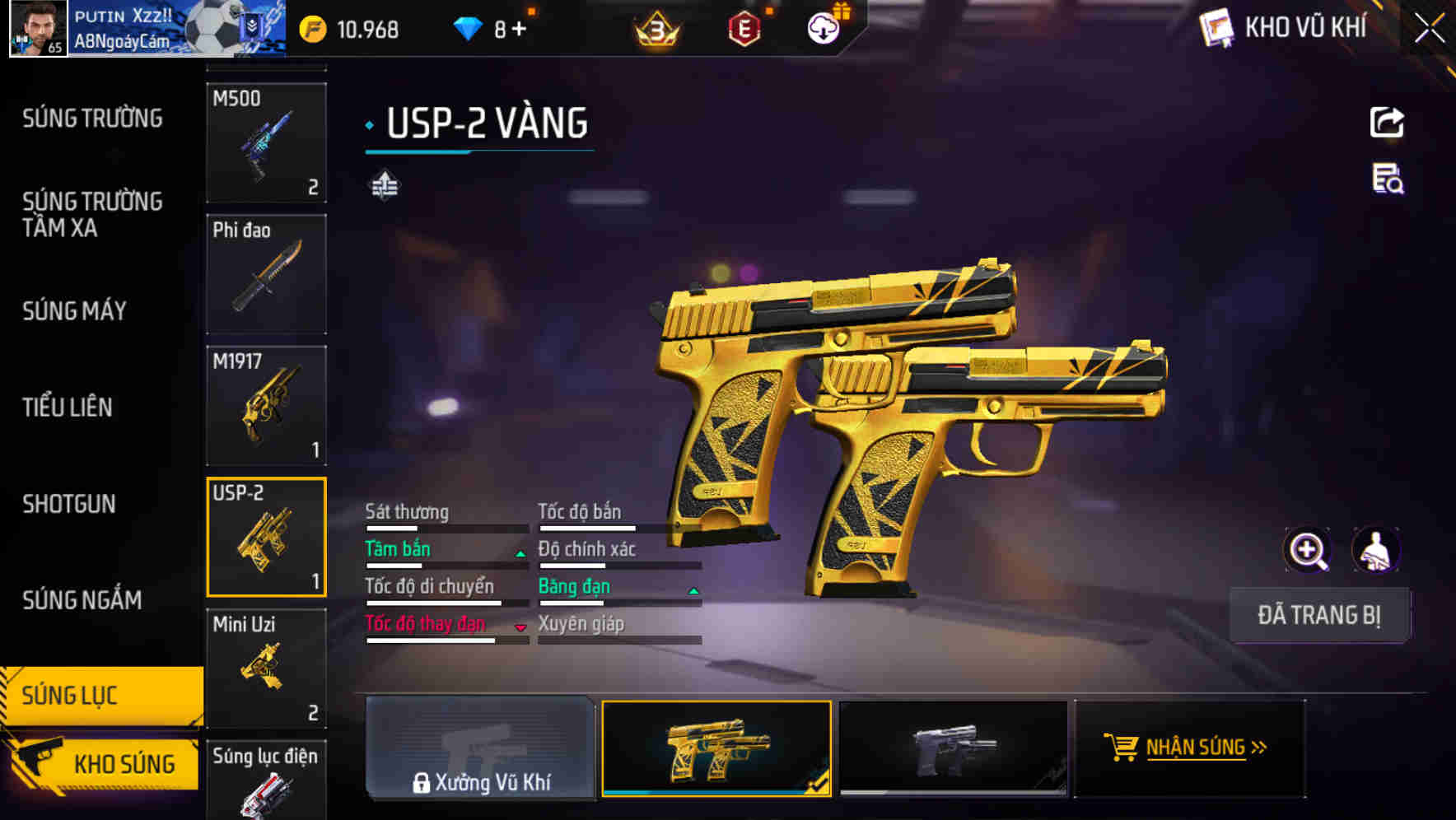The image size is (1456, 820).
Task: Switch to the SHOTGUN category
Action: click(x=70, y=504)
